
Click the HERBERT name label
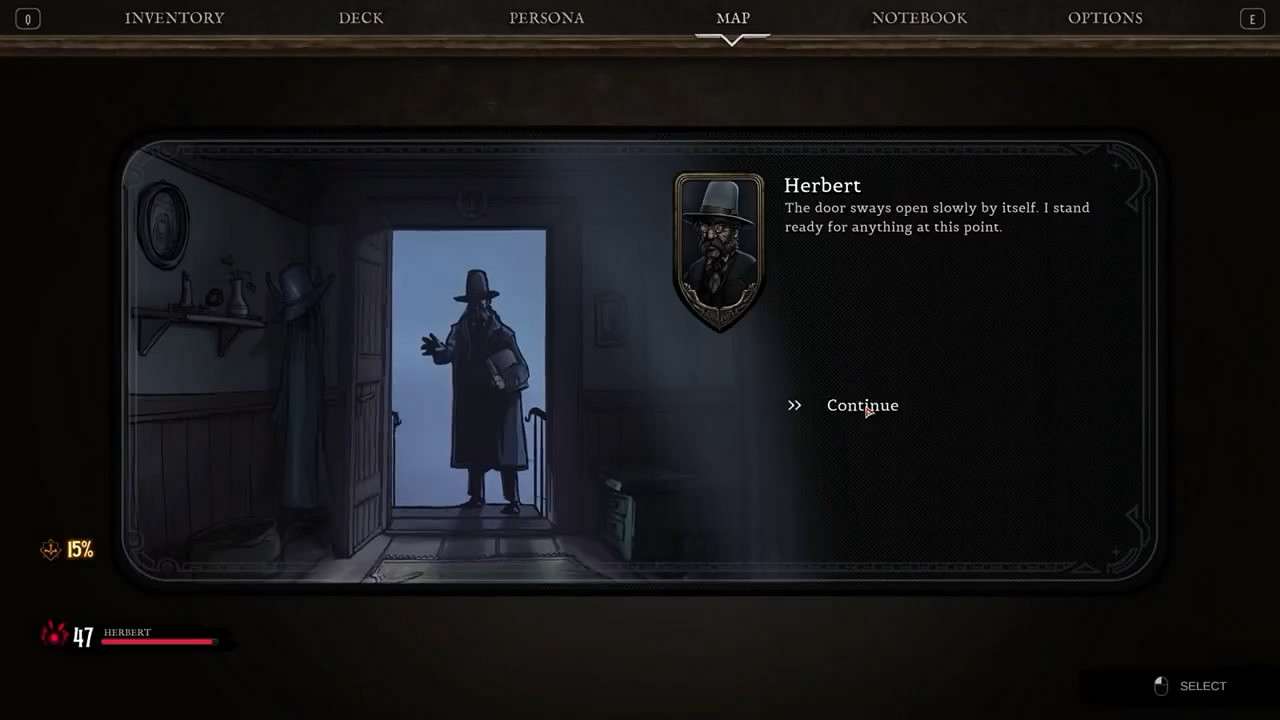pyautogui.click(x=127, y=632)
